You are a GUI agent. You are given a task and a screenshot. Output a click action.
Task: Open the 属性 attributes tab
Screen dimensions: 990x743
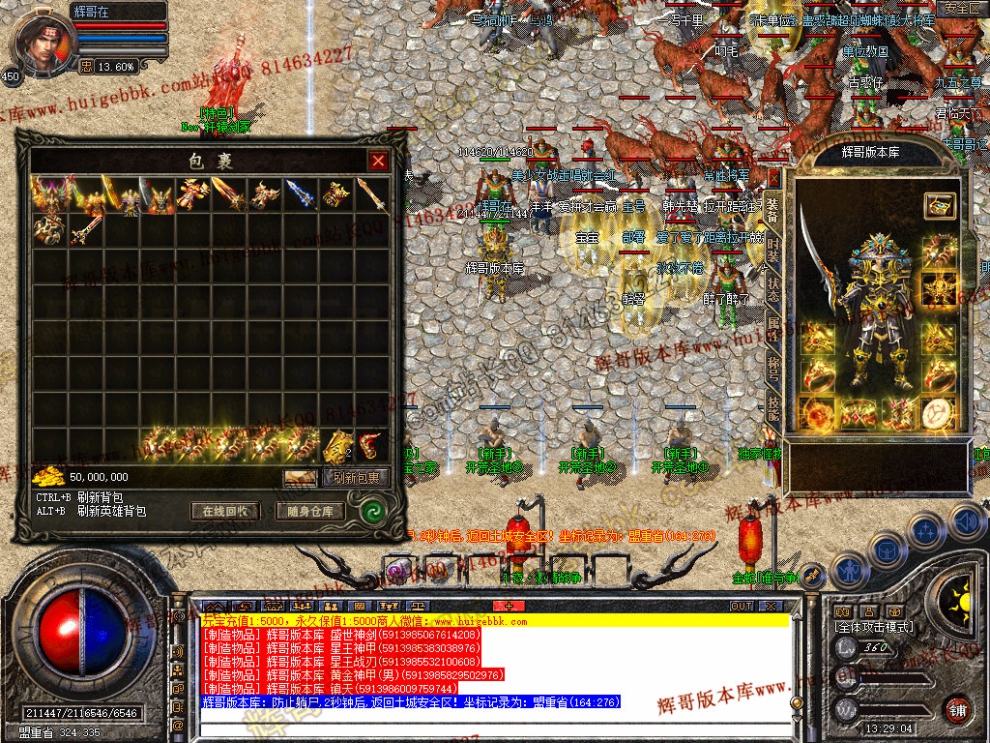773,324
